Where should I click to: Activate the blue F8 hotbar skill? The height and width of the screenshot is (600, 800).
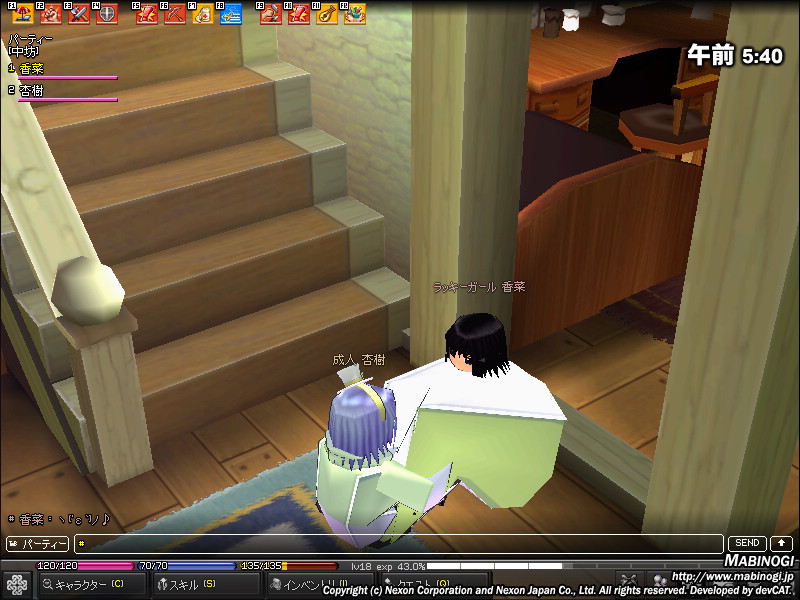[x=230, y=14]
